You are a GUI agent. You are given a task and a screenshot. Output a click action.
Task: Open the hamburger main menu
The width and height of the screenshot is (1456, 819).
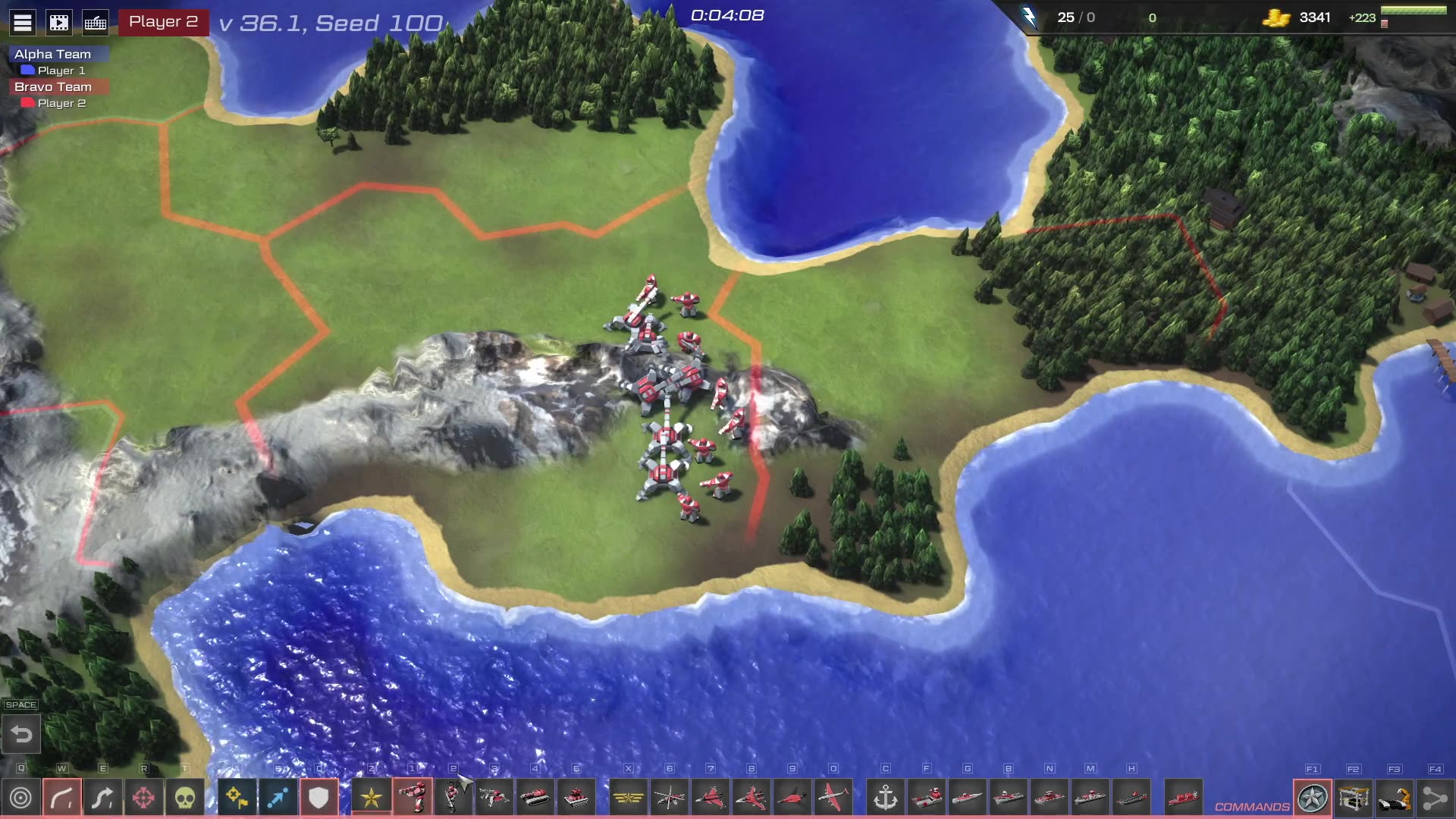point(23,22)
